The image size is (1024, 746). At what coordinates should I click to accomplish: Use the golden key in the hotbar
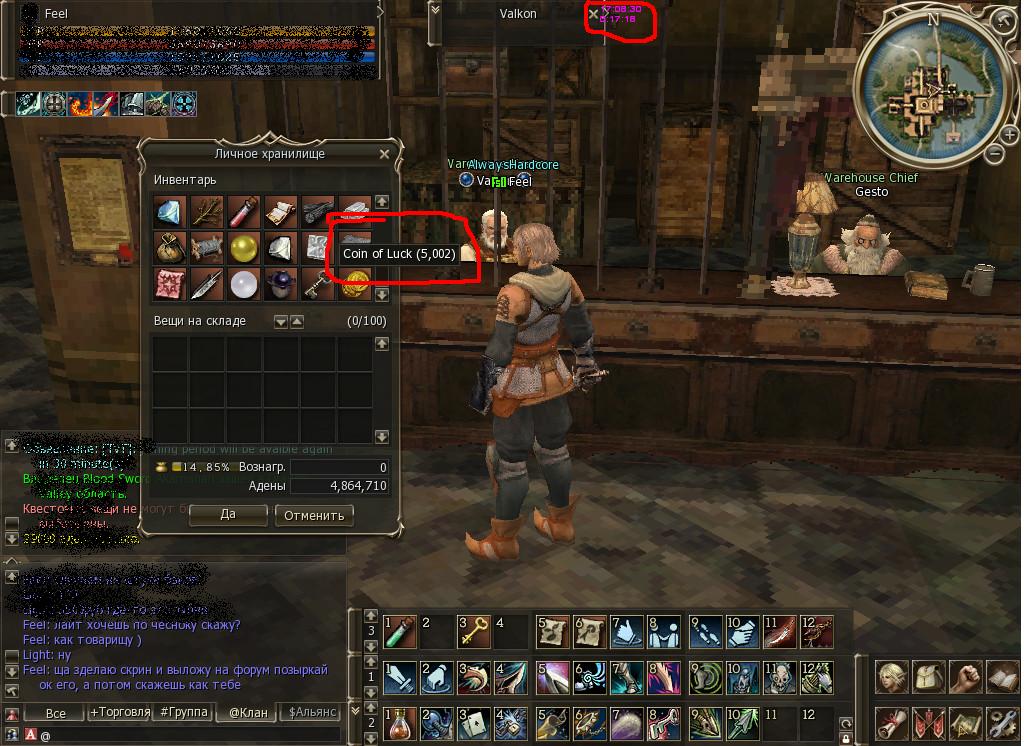(x=476, y=632)
